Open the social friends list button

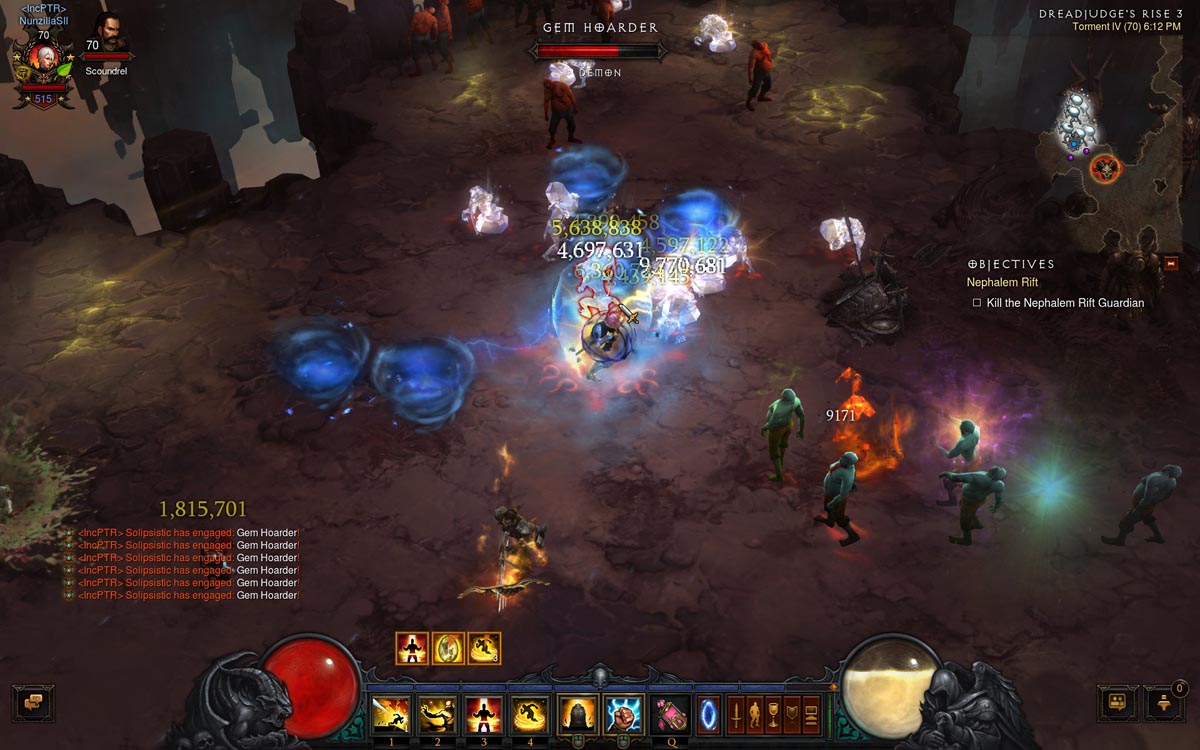click(x=1118, y=703)
